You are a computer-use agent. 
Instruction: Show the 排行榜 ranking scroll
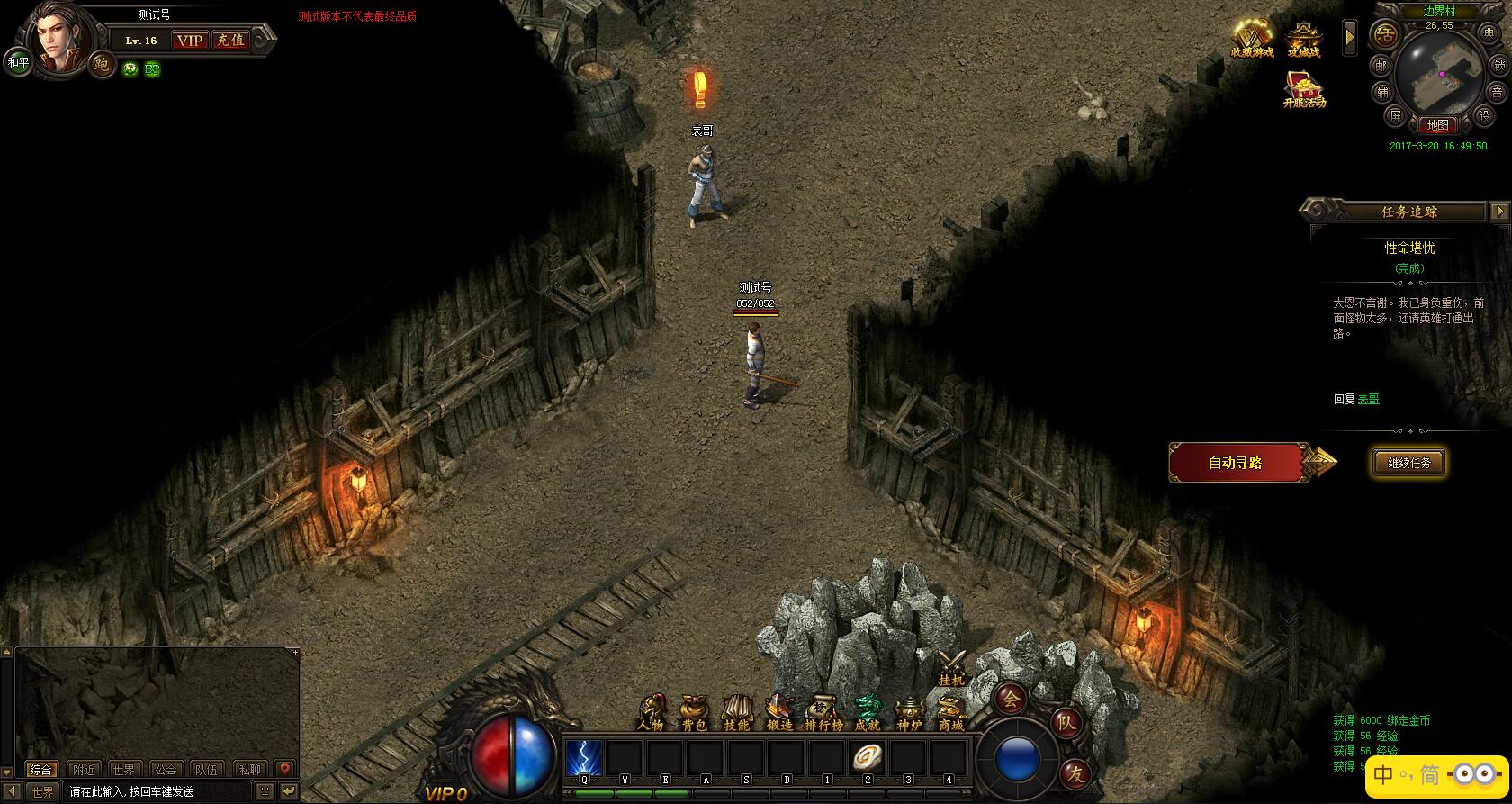pos(823,712)
